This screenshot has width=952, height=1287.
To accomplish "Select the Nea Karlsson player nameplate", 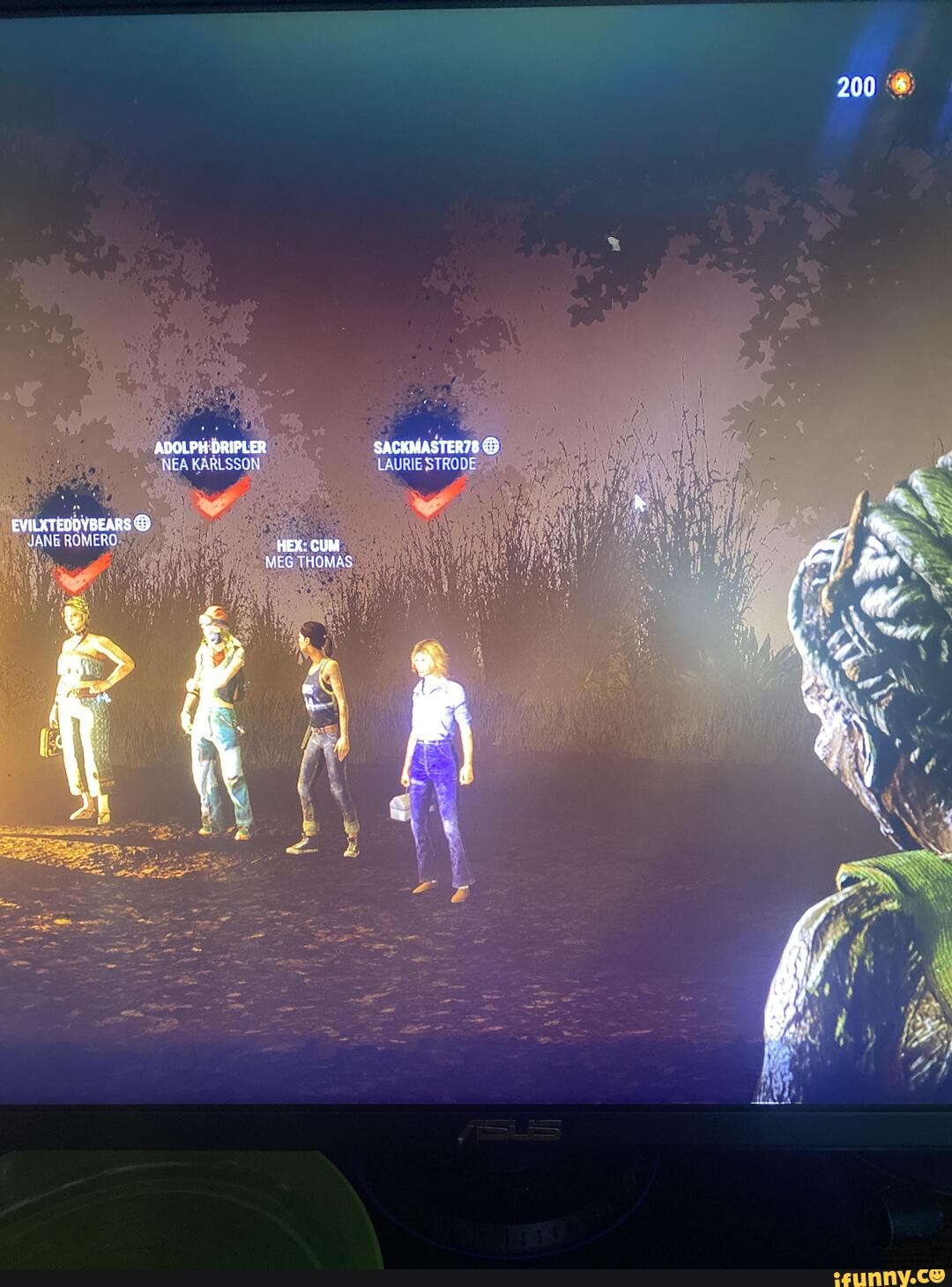I will click(210, 455).
